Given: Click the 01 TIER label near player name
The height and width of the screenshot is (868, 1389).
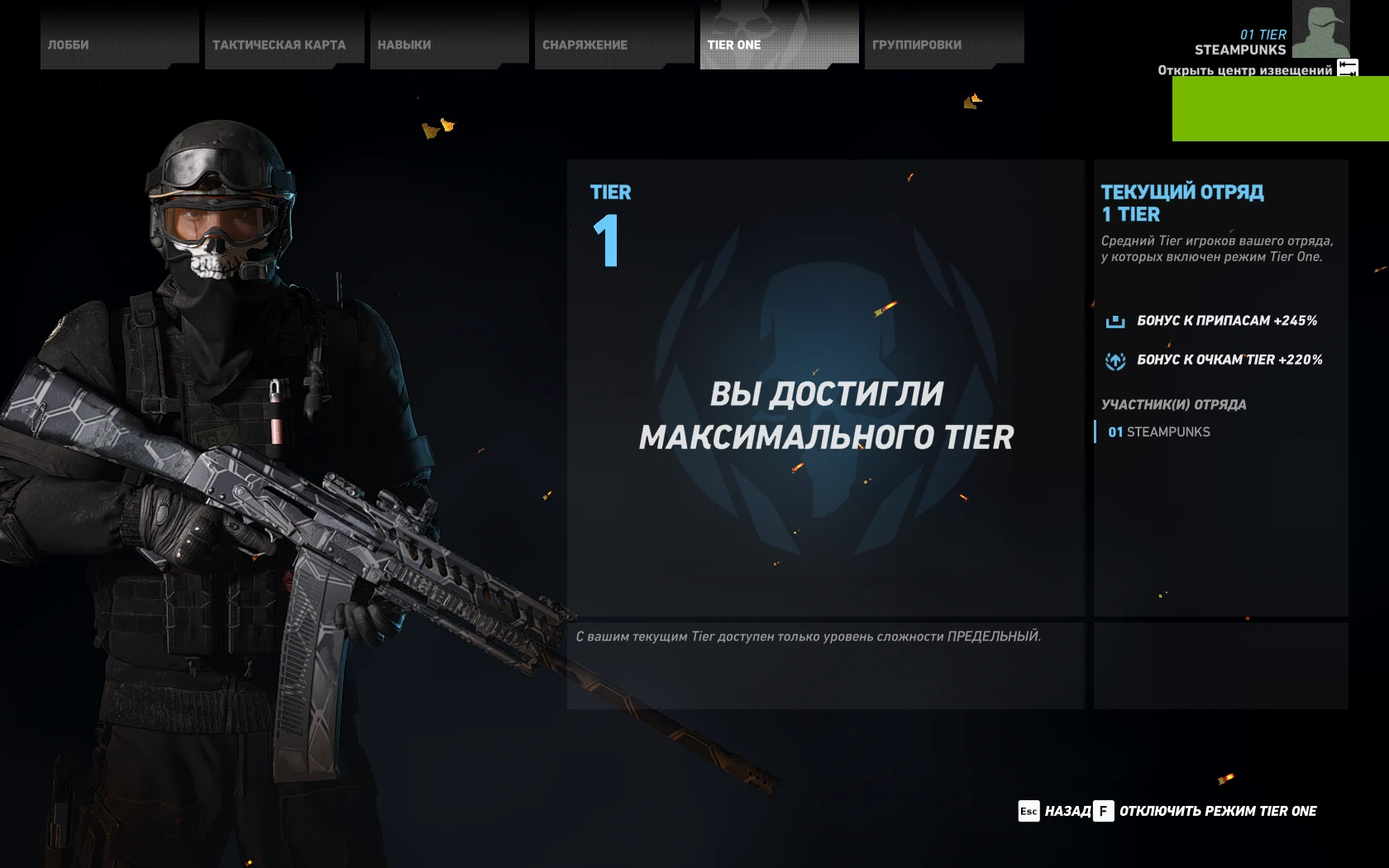Looking at the screenshot, I should click(x=1263, y=35).
